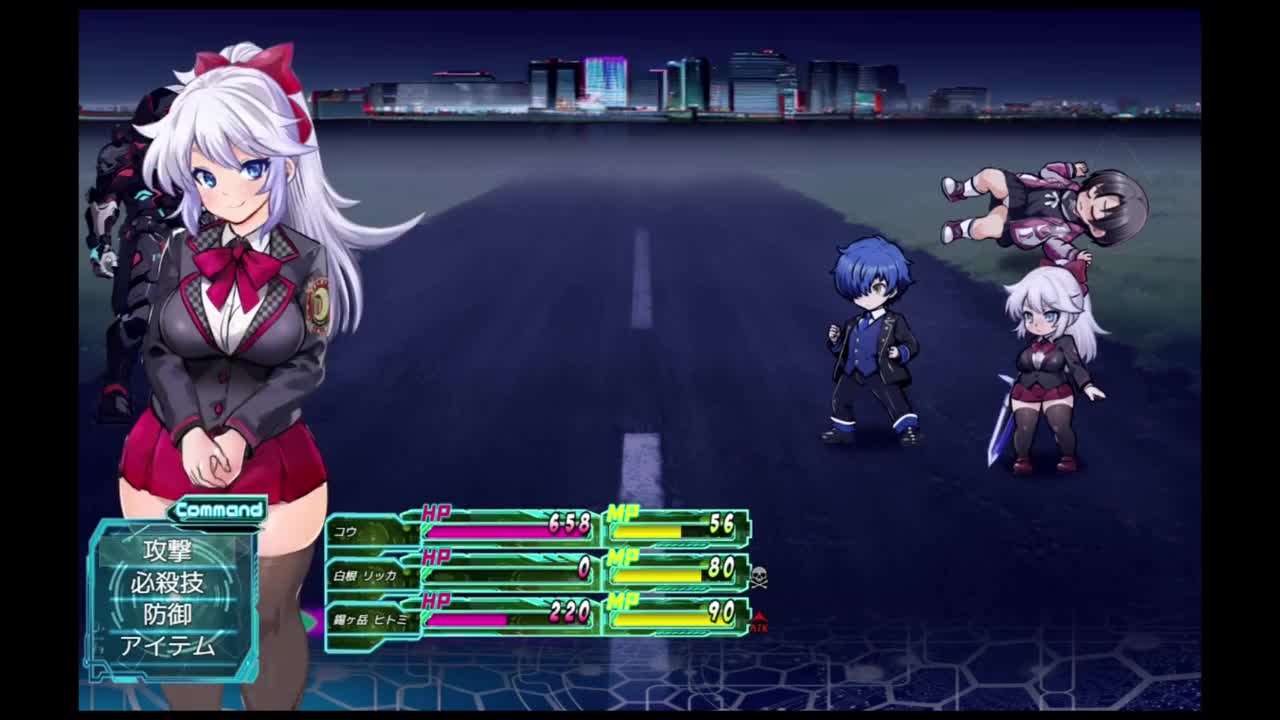Select 白根 リッカ's party status row
The width and height of the screenshot is (1280, 720).
click(x=538, y=573)
